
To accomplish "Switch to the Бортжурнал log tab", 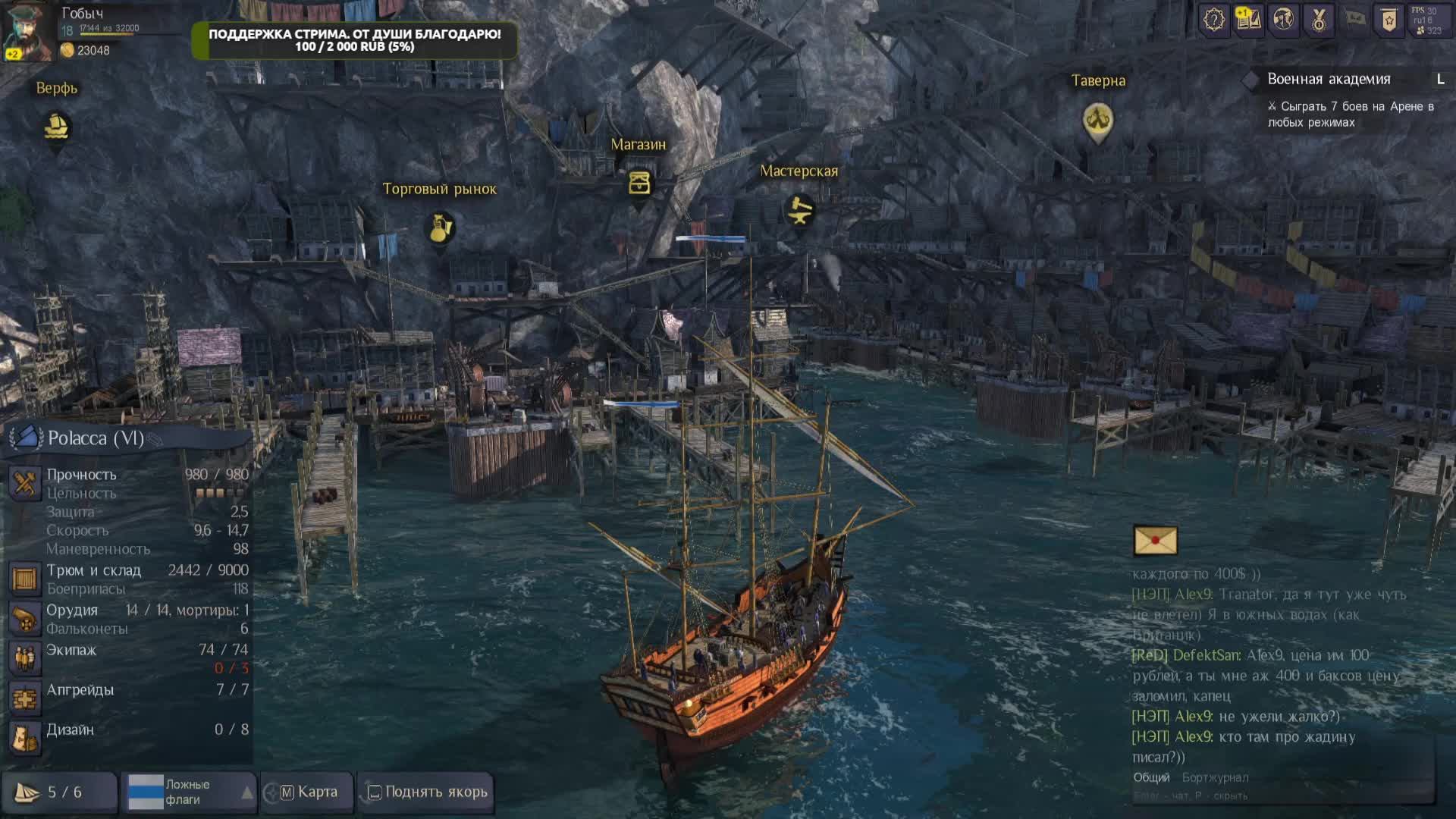I will point(1215,777).
